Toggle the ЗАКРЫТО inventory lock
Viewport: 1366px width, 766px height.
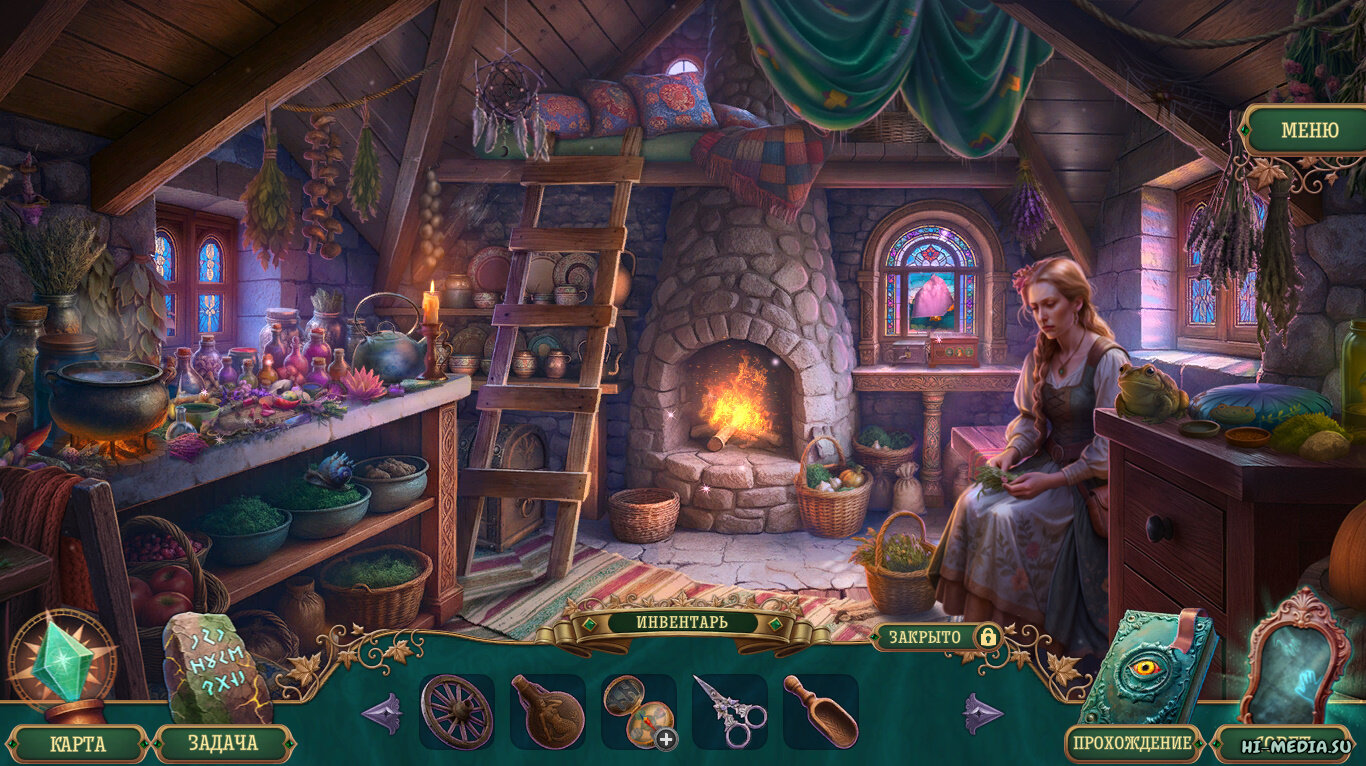987,636
